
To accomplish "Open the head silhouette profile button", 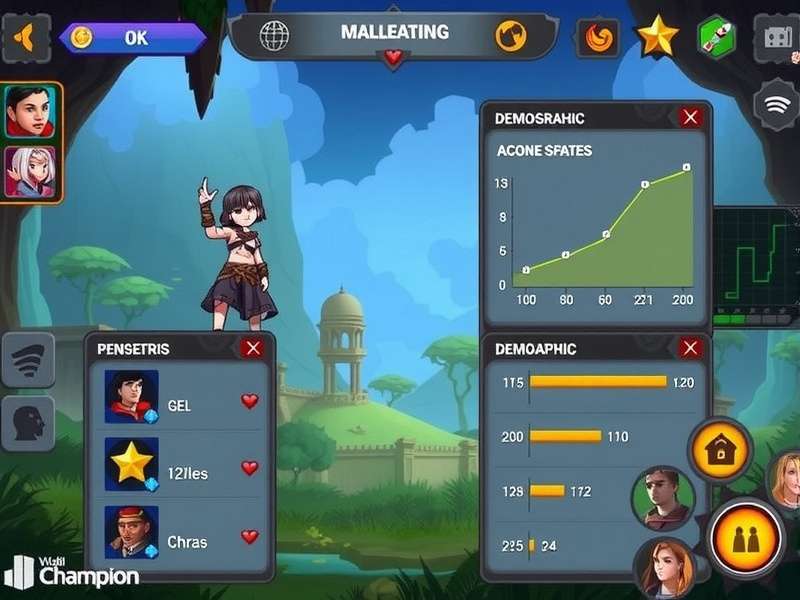I will point(28,423).
